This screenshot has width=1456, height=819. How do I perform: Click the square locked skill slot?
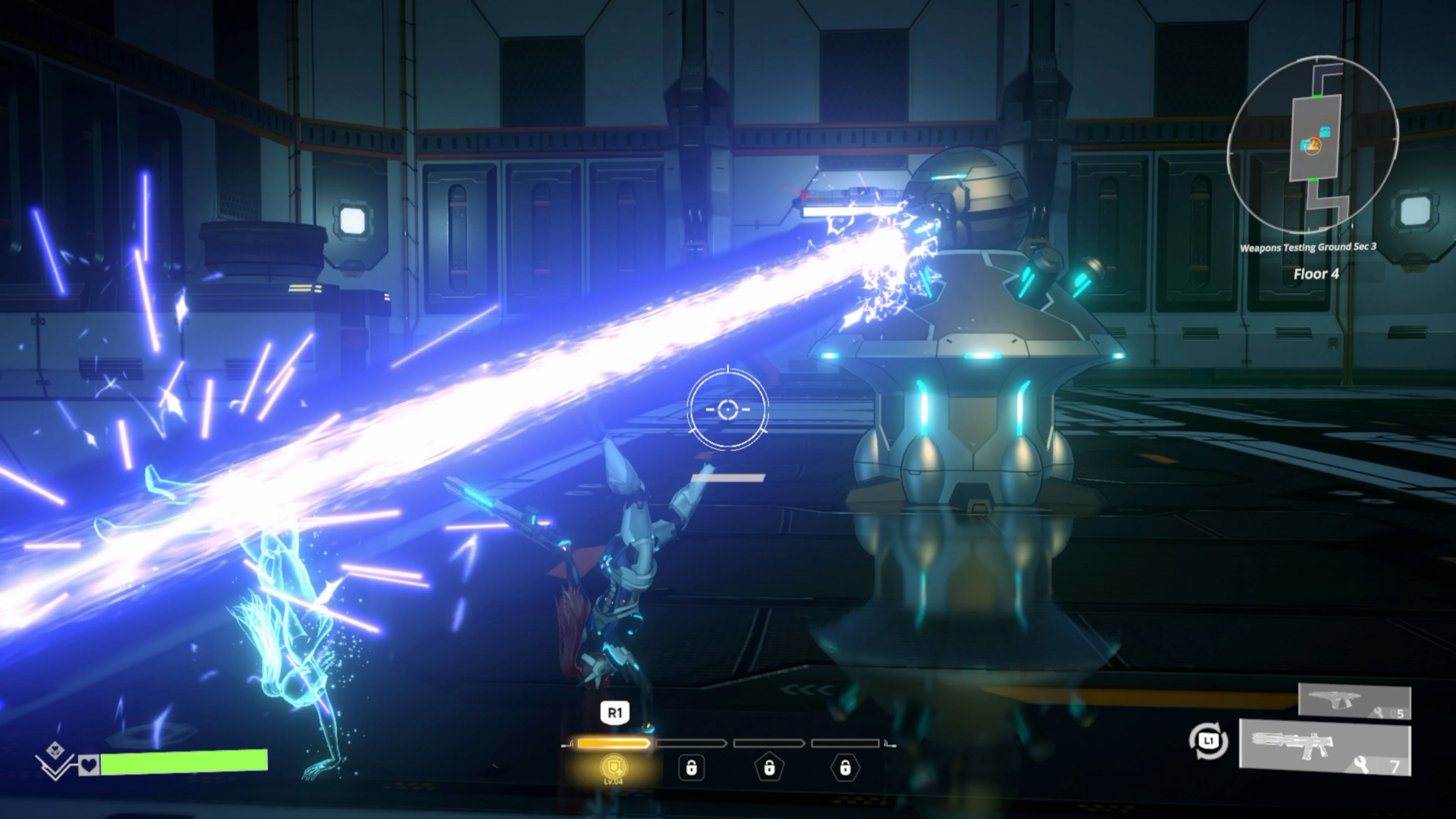coord(692,769)
